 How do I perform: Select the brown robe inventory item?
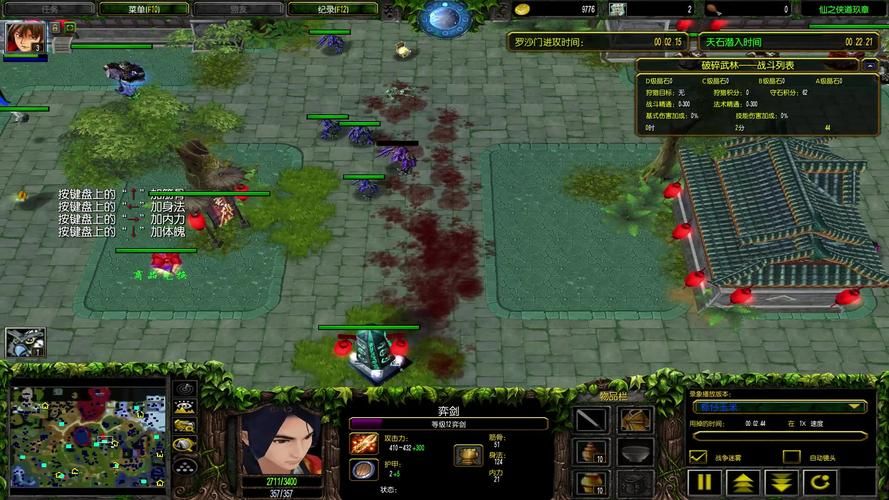[x=636, y=420]
